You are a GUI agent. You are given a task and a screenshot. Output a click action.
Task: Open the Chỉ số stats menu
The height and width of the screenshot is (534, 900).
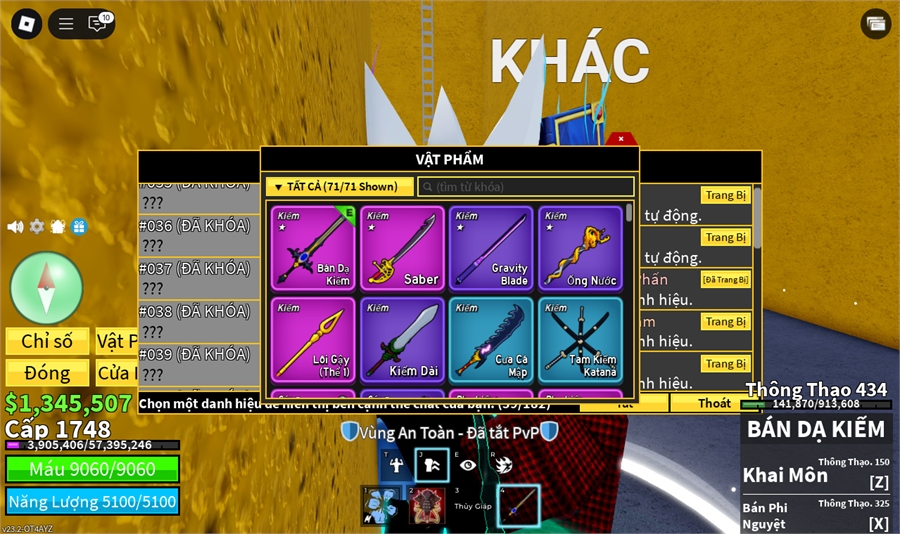47,341
